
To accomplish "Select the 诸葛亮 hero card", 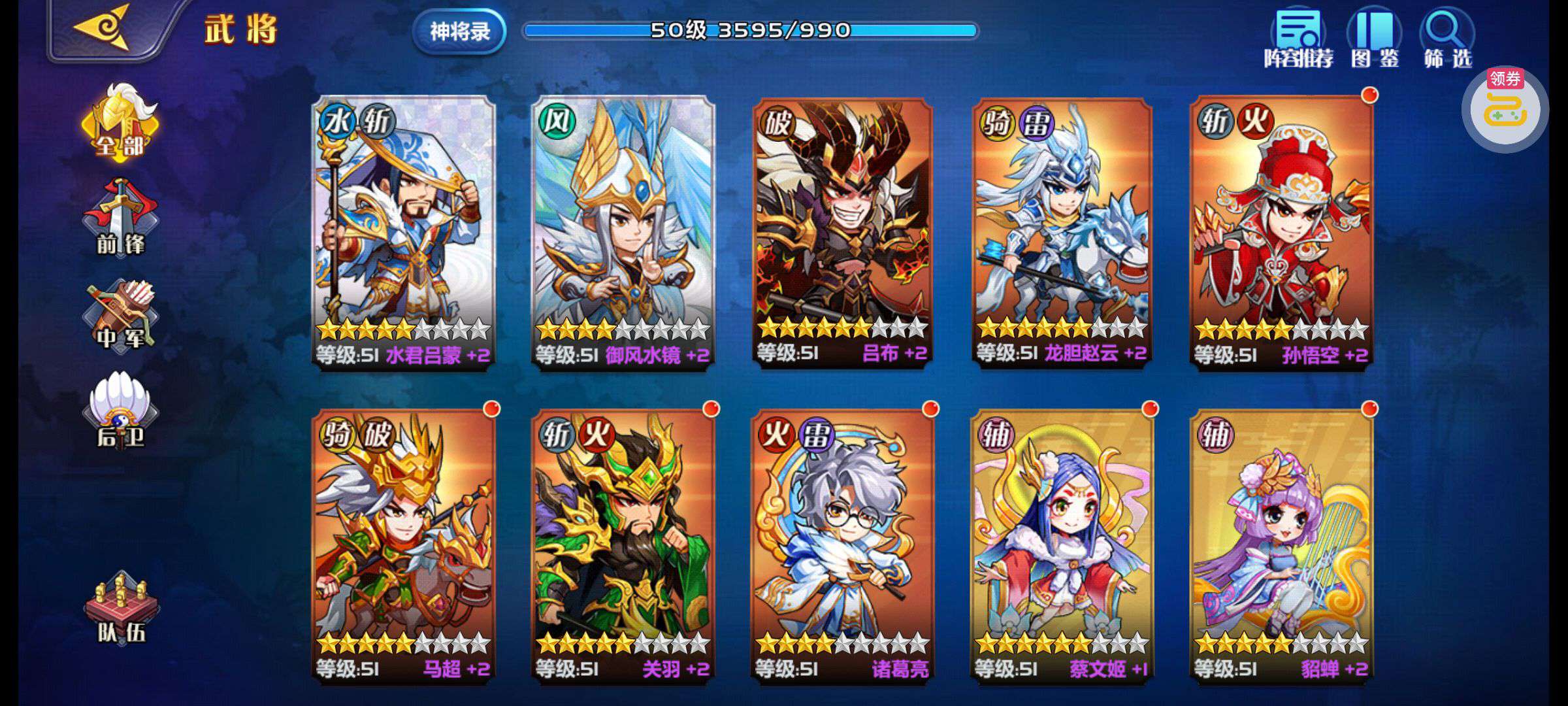I will tap(842, 546).
